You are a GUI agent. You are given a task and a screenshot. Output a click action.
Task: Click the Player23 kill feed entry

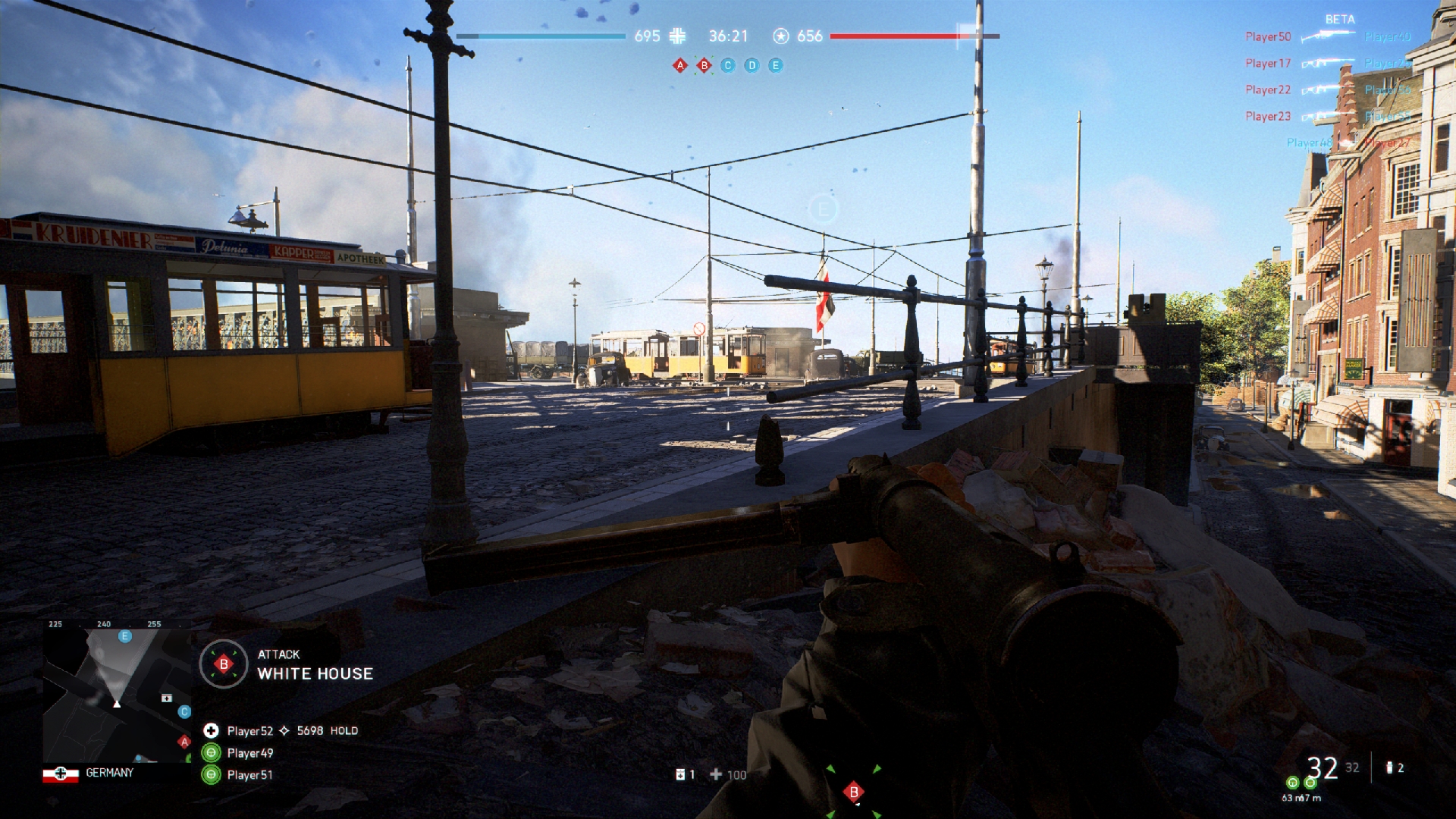click(1268, 116)
